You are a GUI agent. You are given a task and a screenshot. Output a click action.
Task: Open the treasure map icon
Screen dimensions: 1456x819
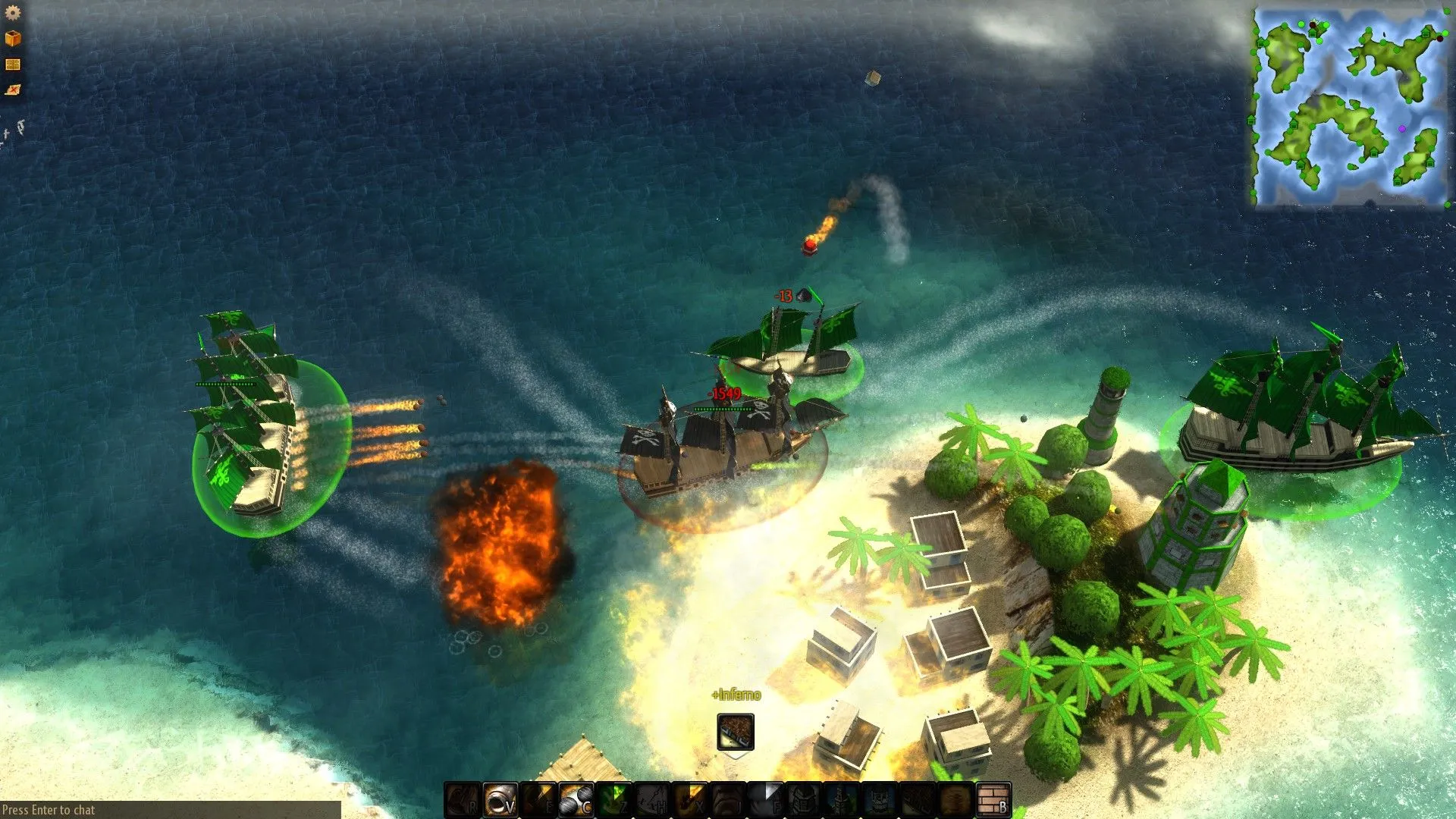[13, 90]
